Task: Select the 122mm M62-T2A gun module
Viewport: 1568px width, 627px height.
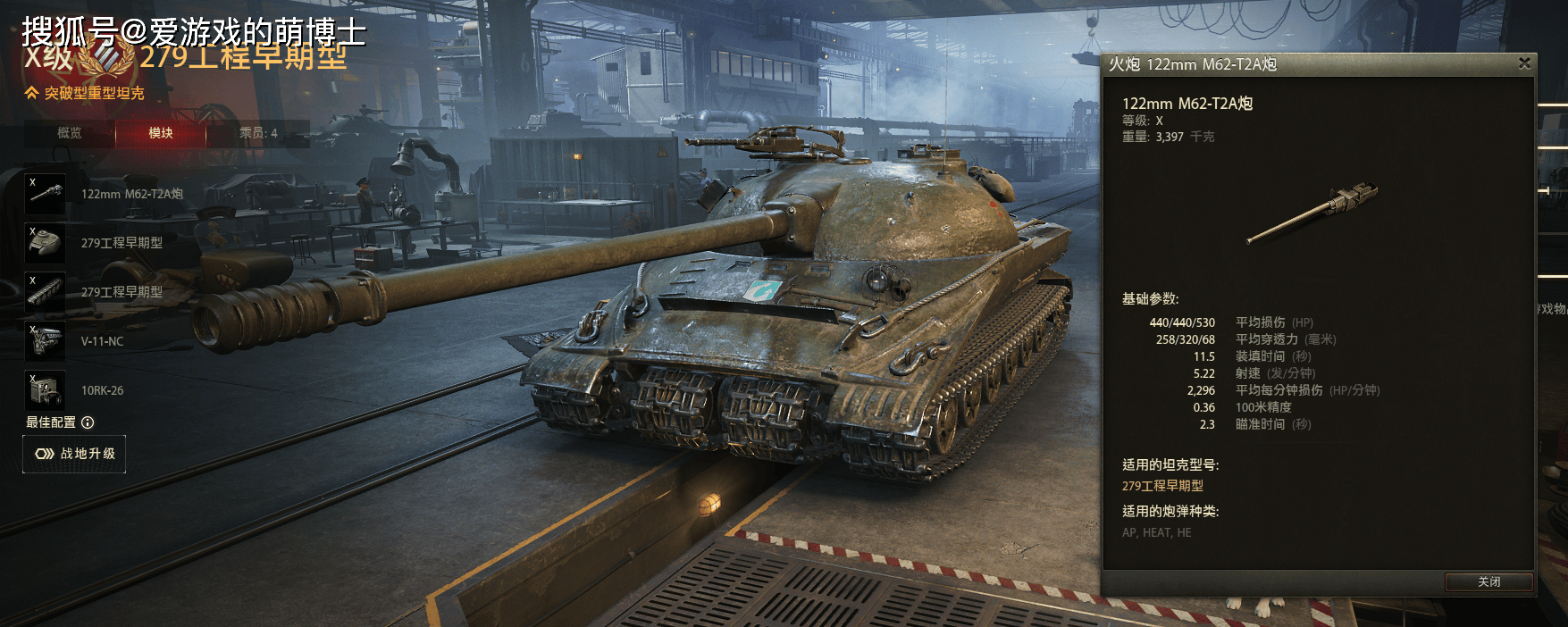Action: [x=46, y=194]
